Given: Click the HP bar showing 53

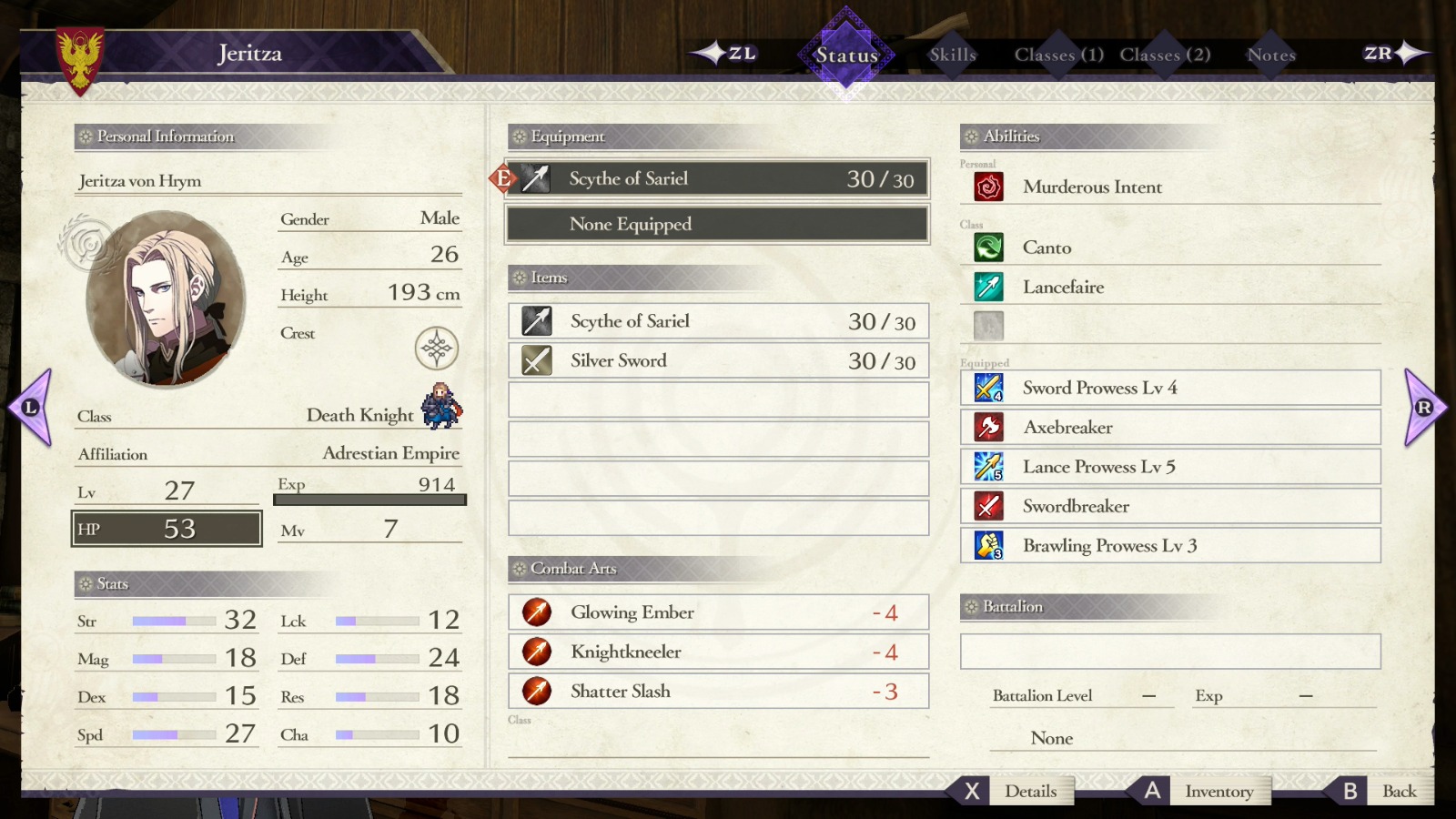Looking at the screenshot, I should [x=167, y=528].
